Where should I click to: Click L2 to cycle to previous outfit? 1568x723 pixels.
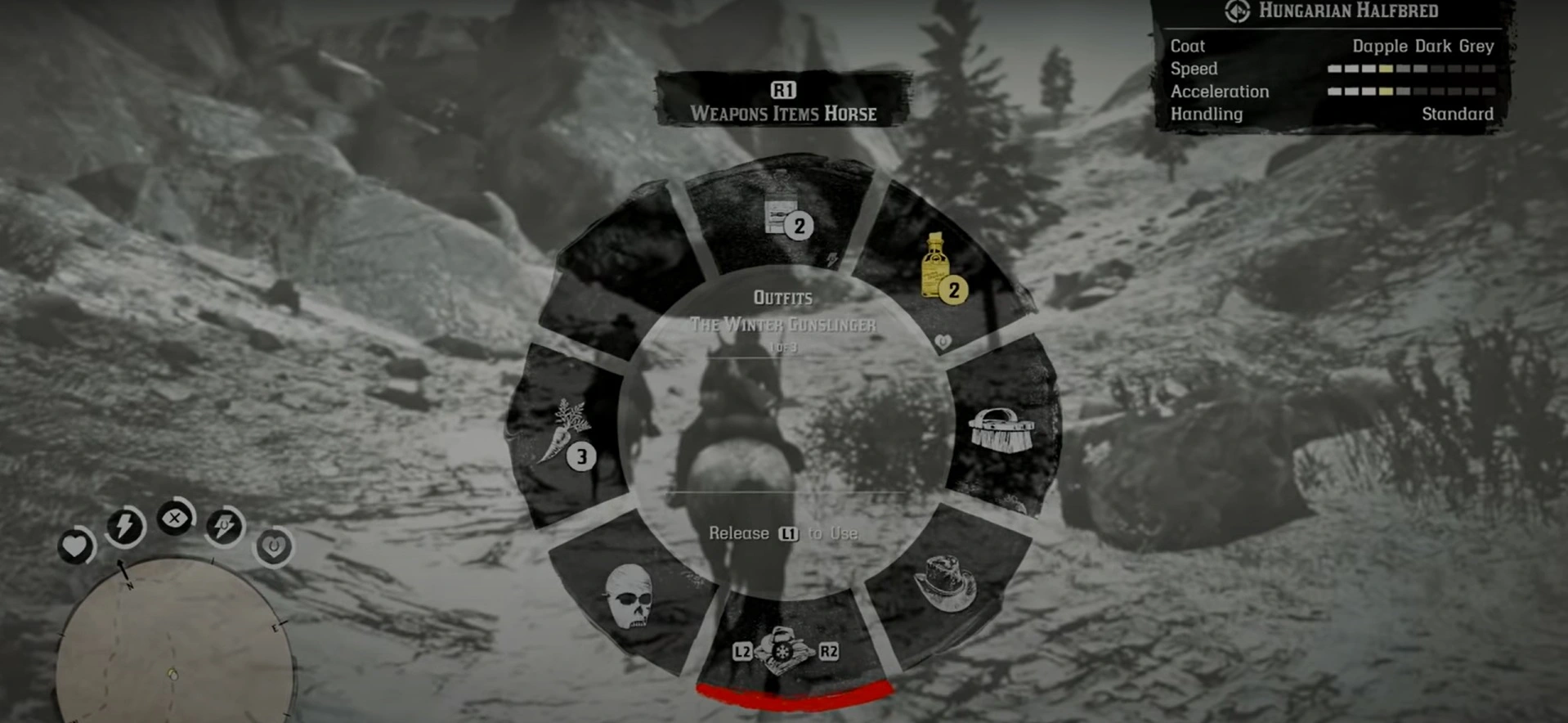click(x=741, y=653)
